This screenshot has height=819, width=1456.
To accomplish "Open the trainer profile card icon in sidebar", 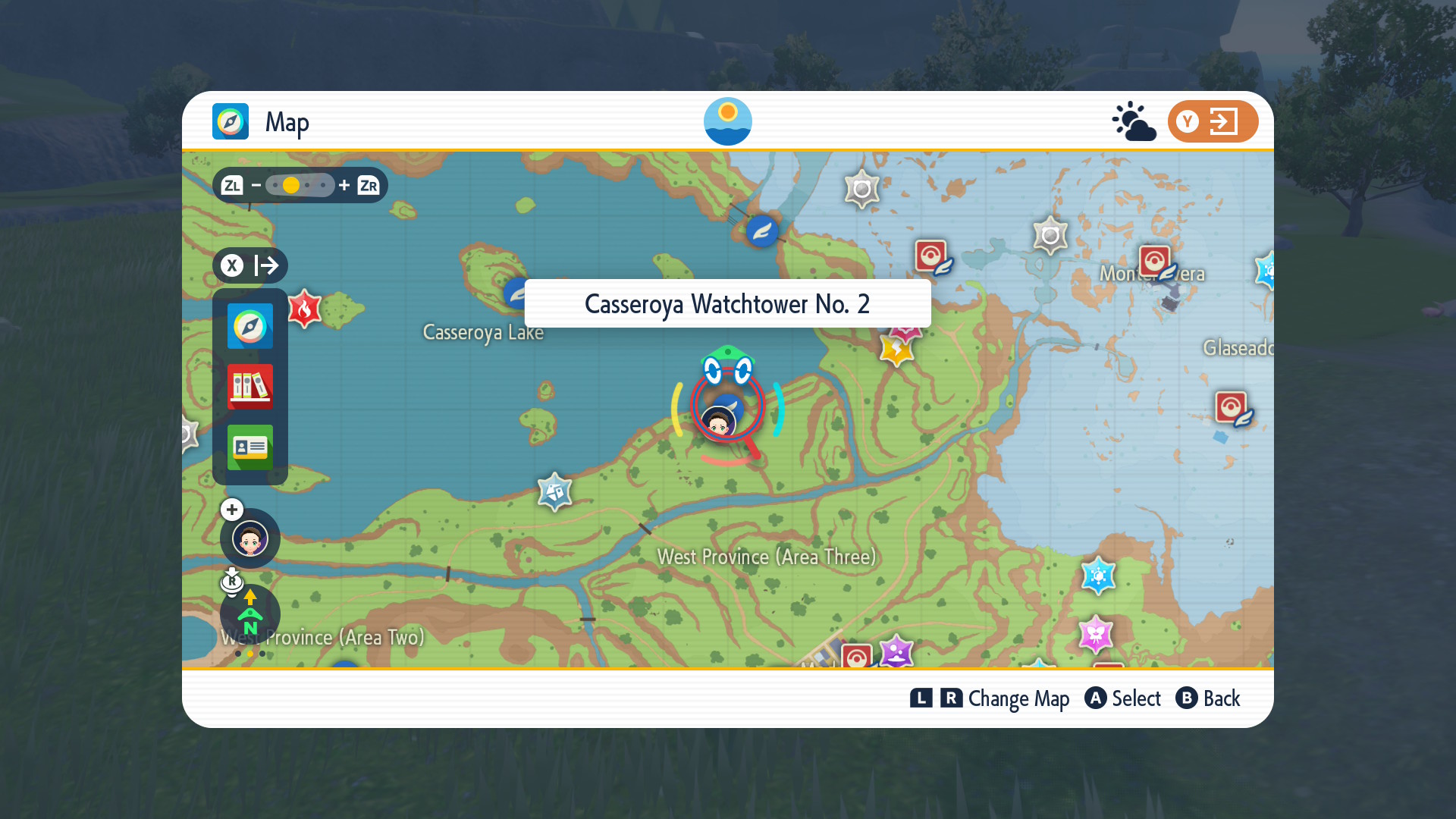I will [x=249, y=447].
